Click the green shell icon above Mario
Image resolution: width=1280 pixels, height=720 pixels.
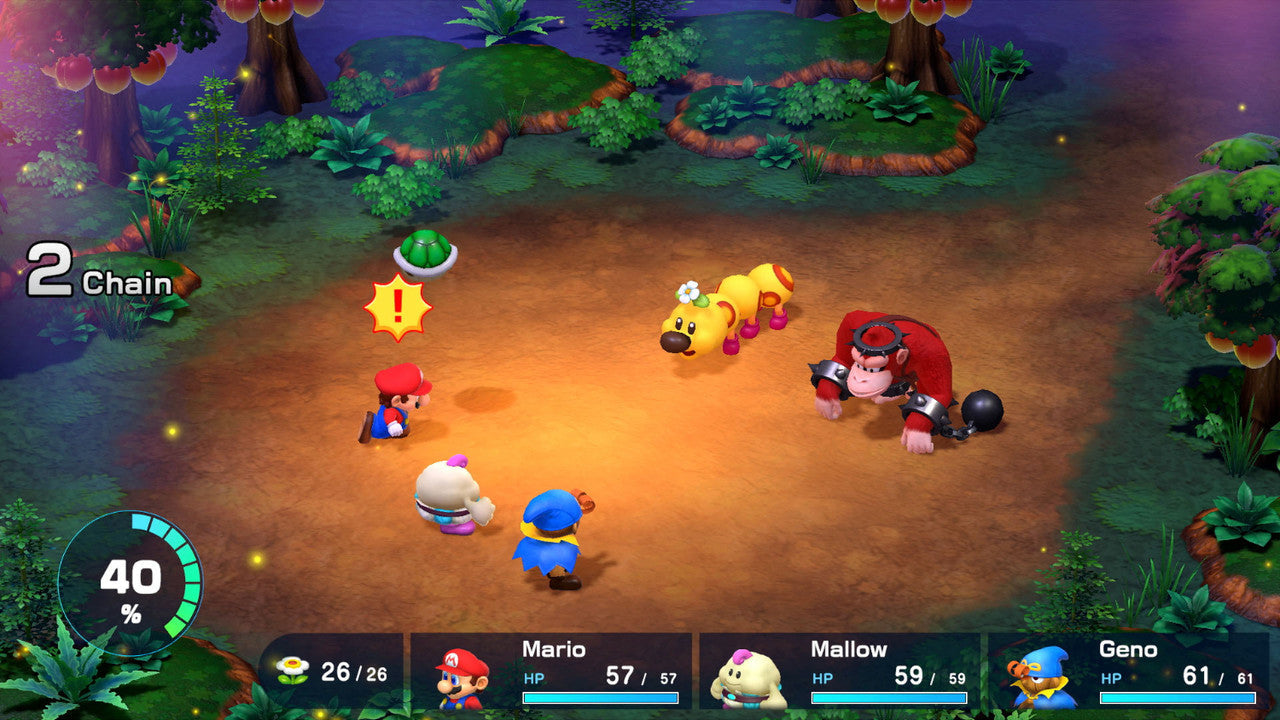pos(424,252)
